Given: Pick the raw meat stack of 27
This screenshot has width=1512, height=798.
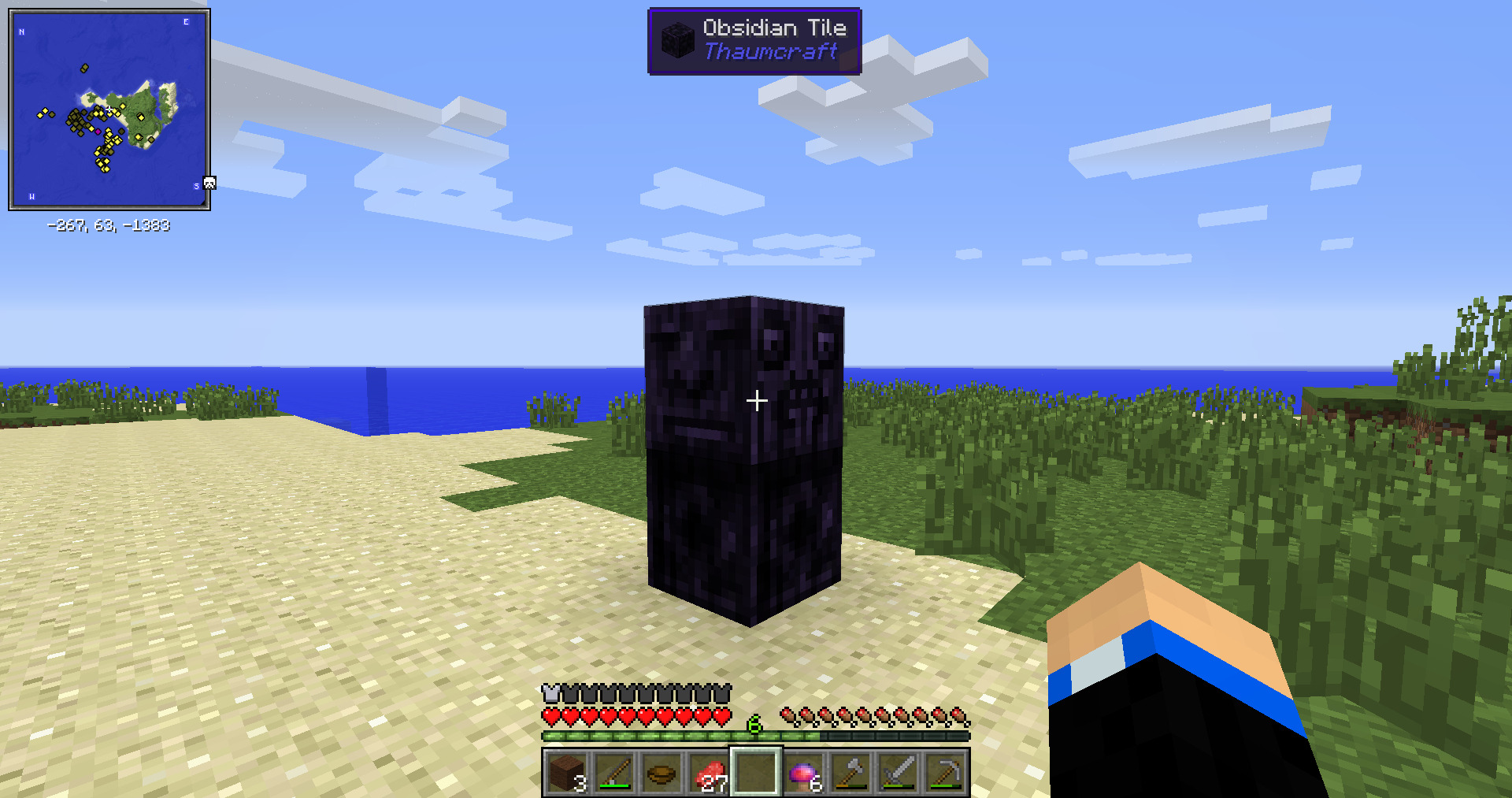Looking at the screenshot, I should pos(709,772).
